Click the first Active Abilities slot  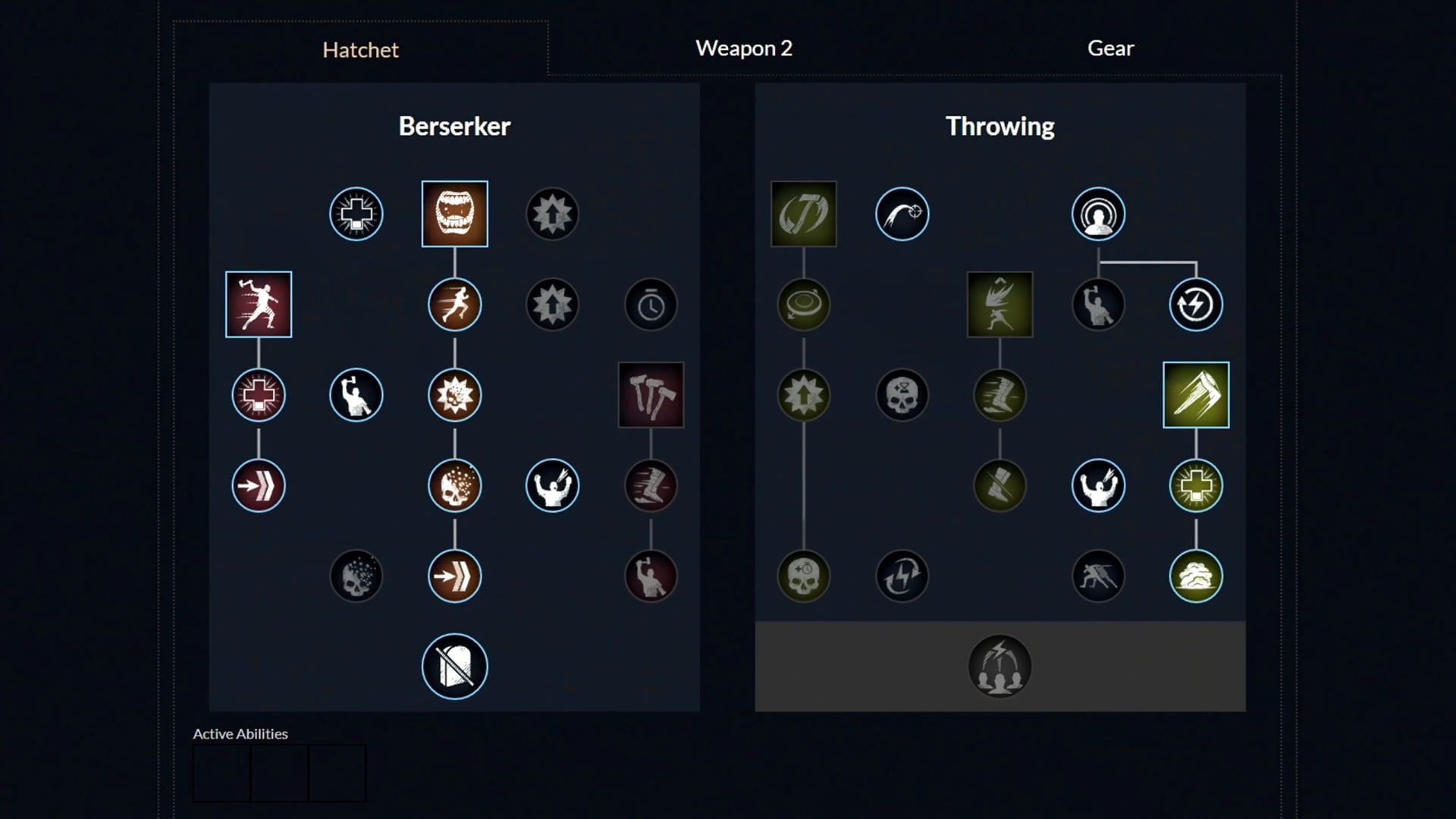(x=222, y=772)
